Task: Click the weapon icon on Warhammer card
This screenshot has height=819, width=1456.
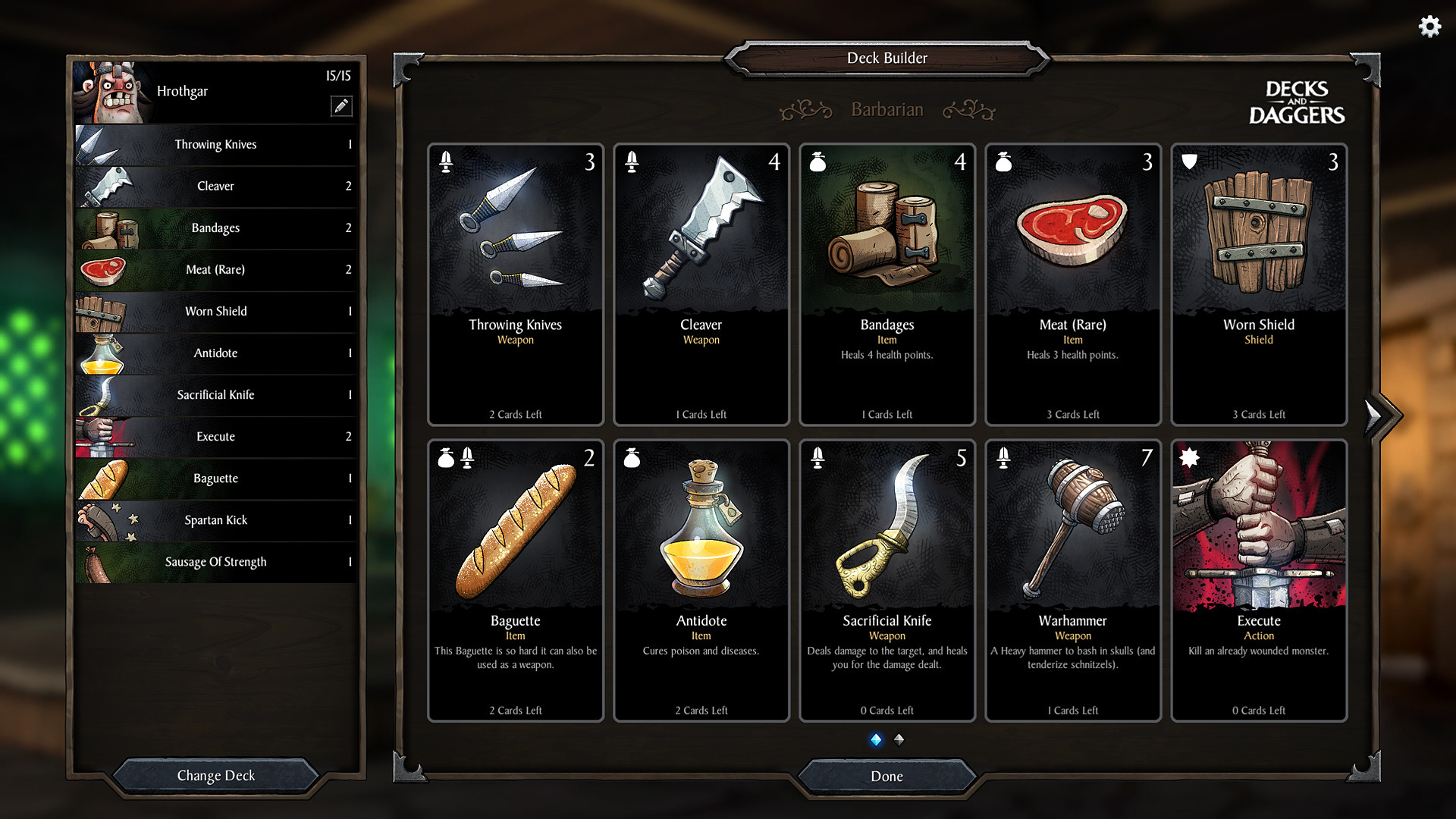Action: click(1003, 457)
